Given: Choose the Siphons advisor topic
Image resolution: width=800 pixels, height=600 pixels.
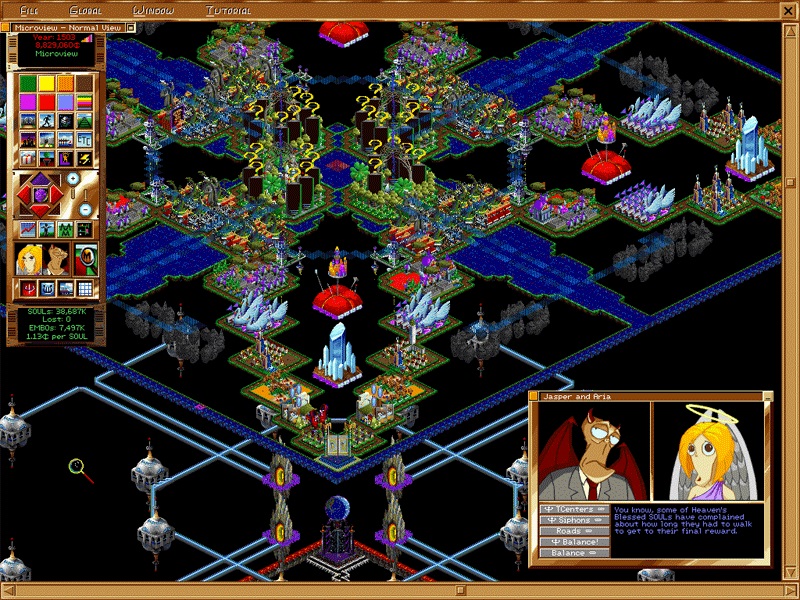Looking at the screenshot, I should (x=573, y=520).
